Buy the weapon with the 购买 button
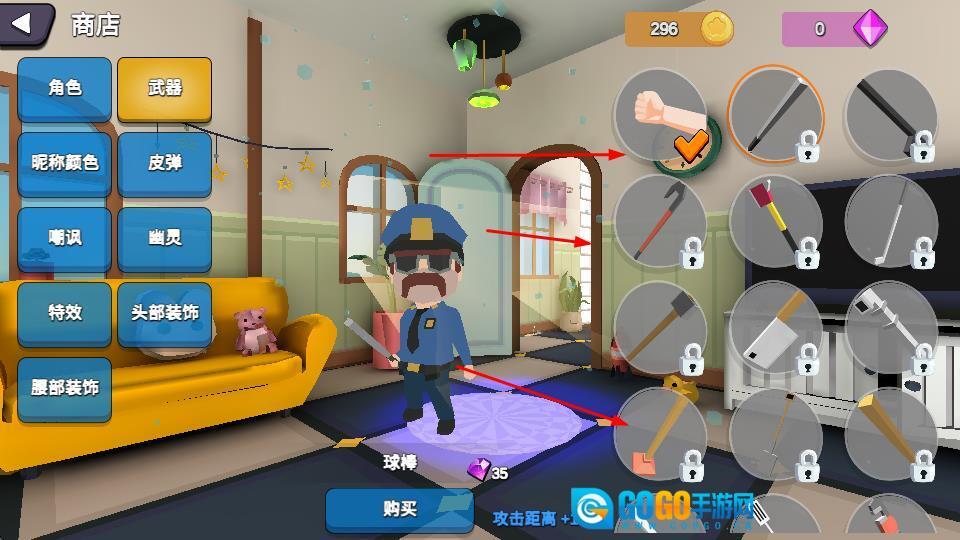Image resolution: width=960 pixels, height=540 pixels. pyautogui.click(x=399, y=509)
